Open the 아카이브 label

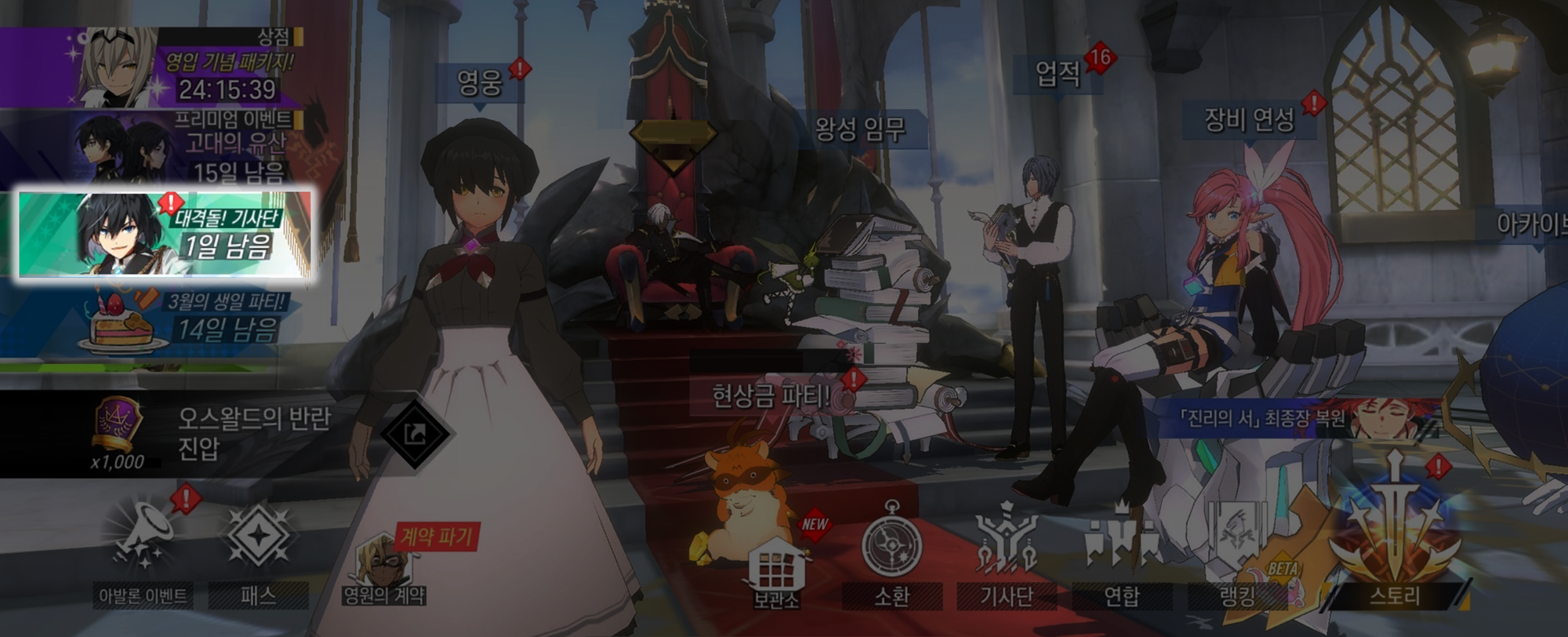click(x=1529, y=225)
